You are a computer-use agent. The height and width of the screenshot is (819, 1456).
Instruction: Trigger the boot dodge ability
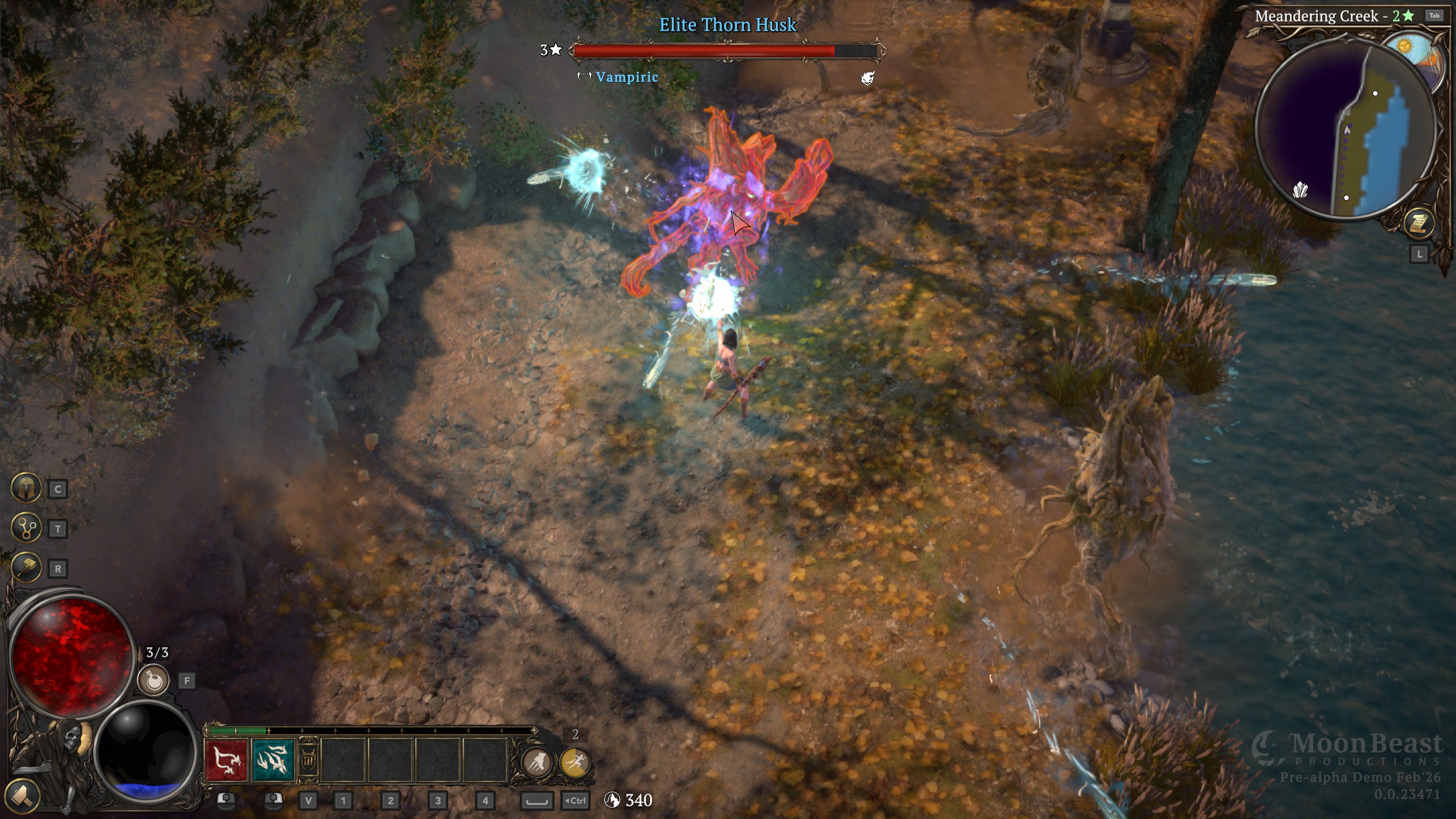[536, 762]
